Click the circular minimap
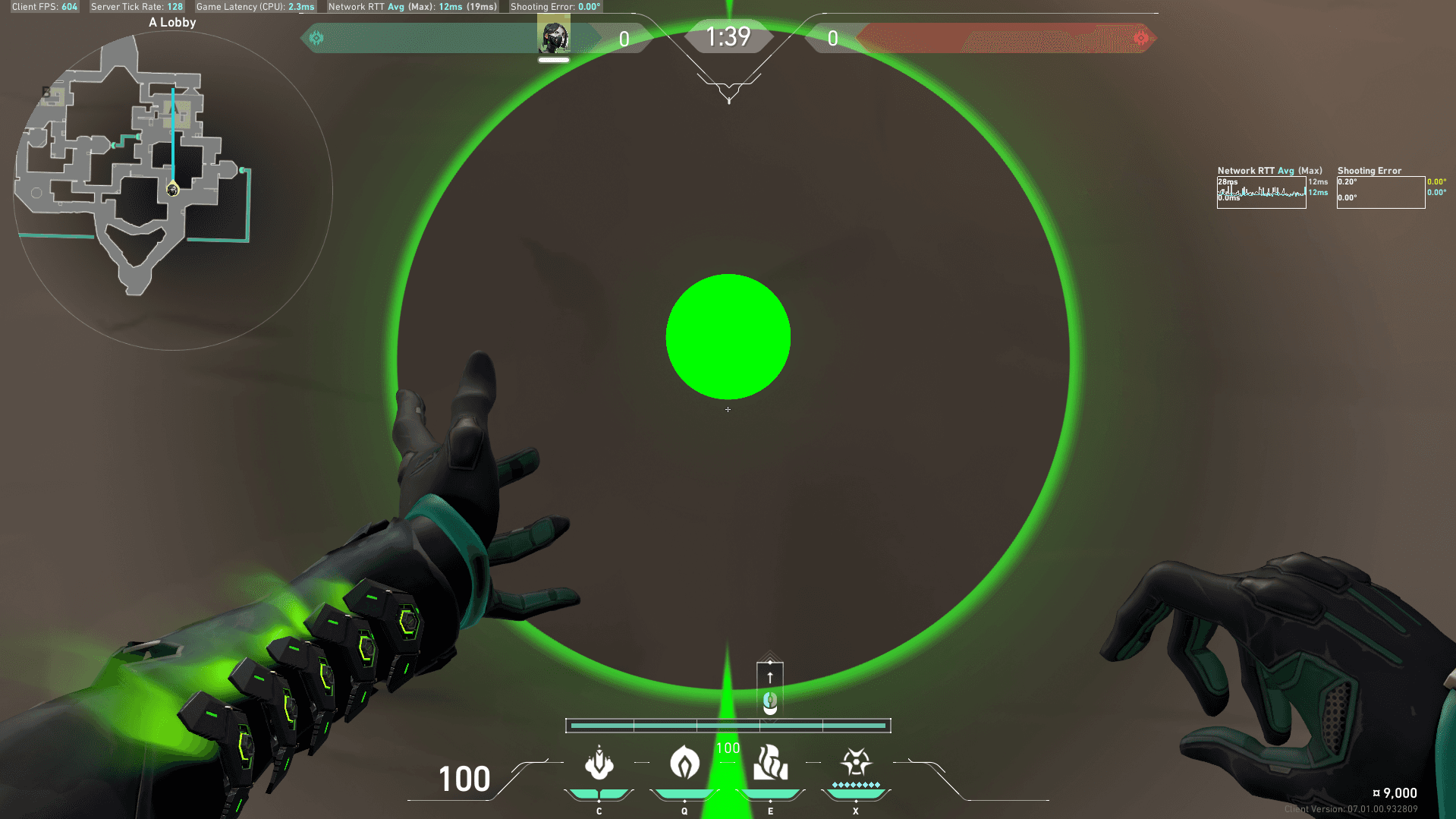The width and height of the screenshot is (1456, 819). click(173, 191)
